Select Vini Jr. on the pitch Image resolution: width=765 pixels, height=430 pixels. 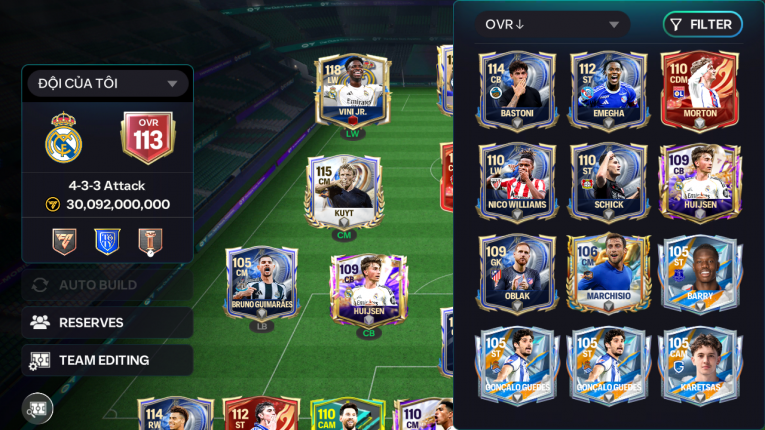click(x=352, y=92)
